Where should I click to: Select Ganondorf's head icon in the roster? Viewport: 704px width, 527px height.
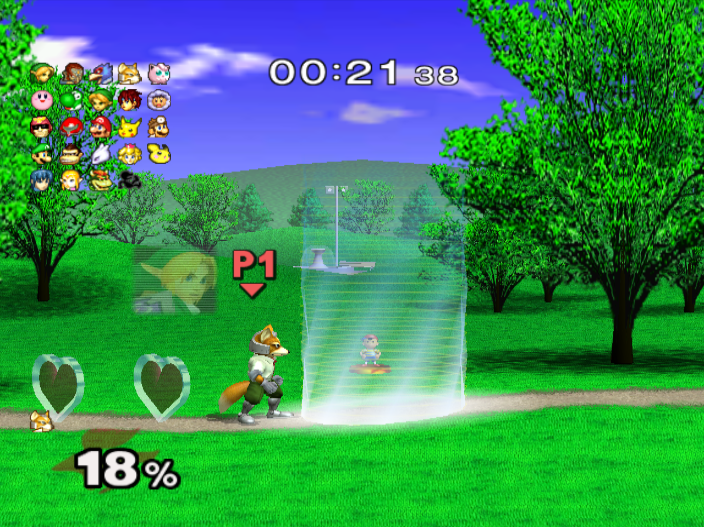[x=71, y=74]
